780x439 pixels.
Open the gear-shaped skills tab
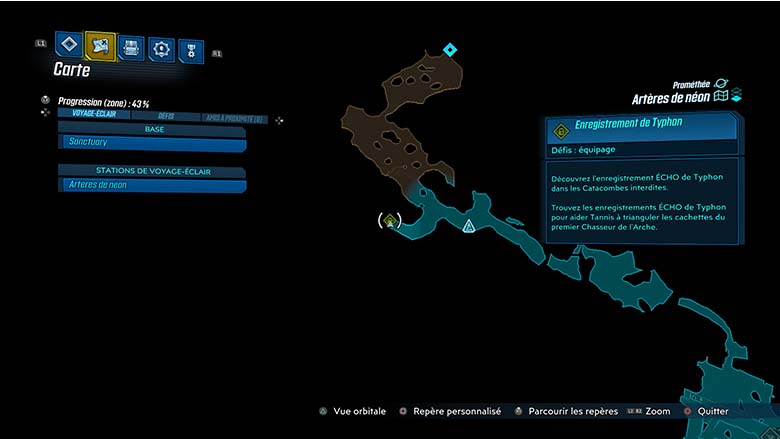click(161, 48)
